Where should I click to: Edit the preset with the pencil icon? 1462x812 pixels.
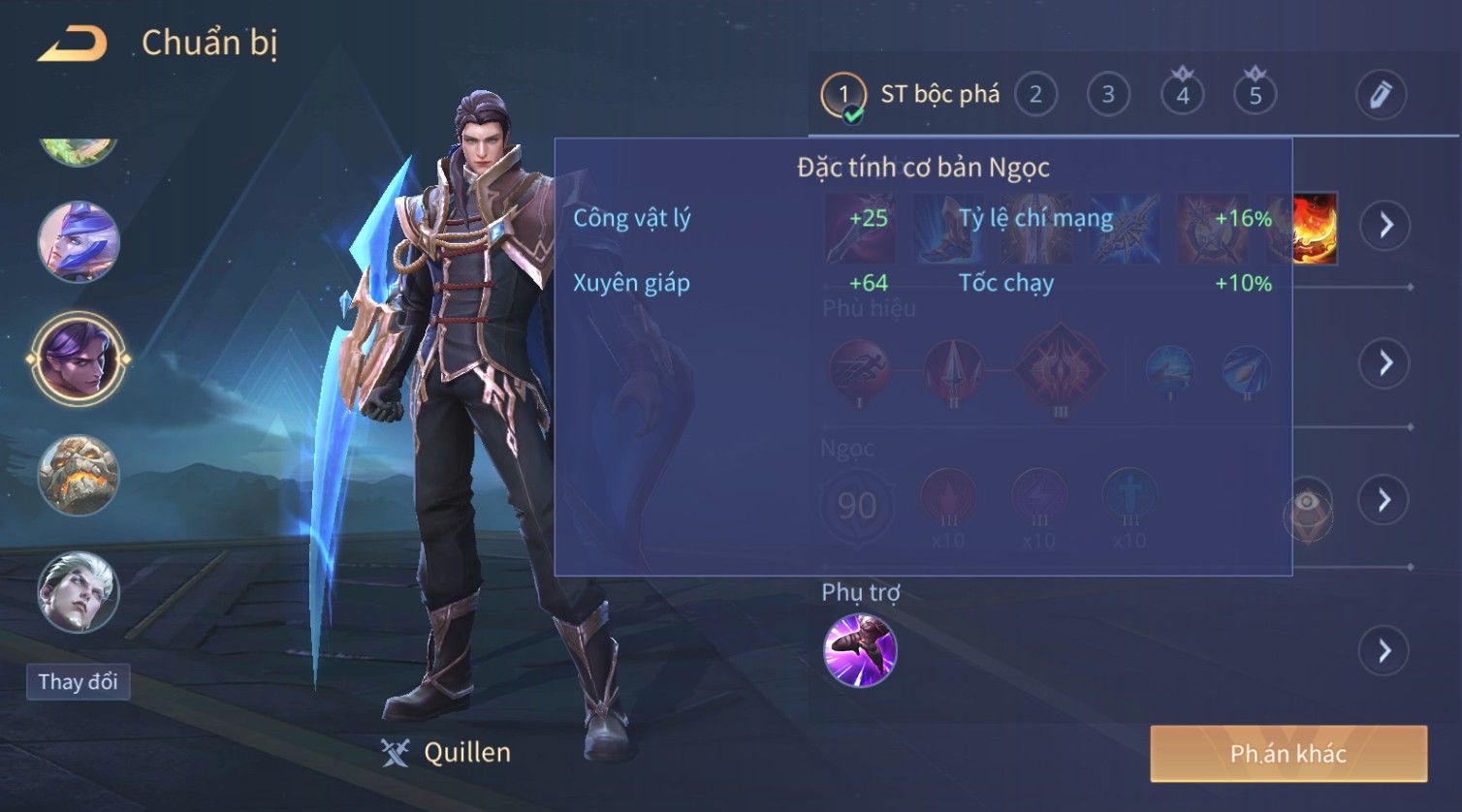pos(1380,95)
